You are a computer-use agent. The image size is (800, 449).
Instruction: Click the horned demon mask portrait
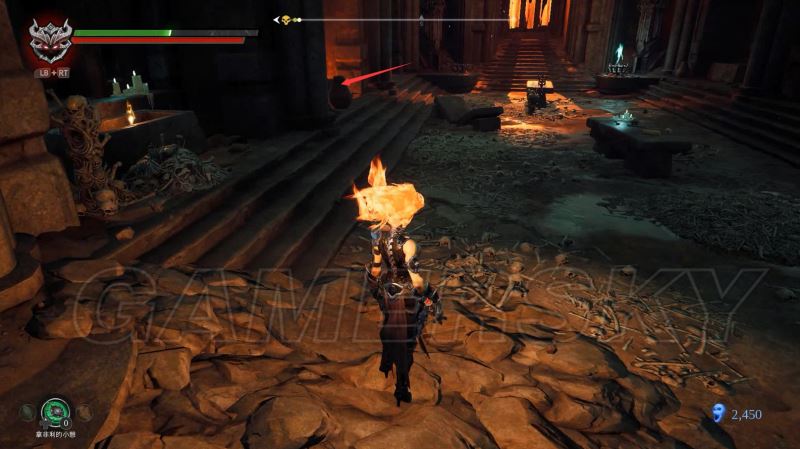tap(48, 40)
